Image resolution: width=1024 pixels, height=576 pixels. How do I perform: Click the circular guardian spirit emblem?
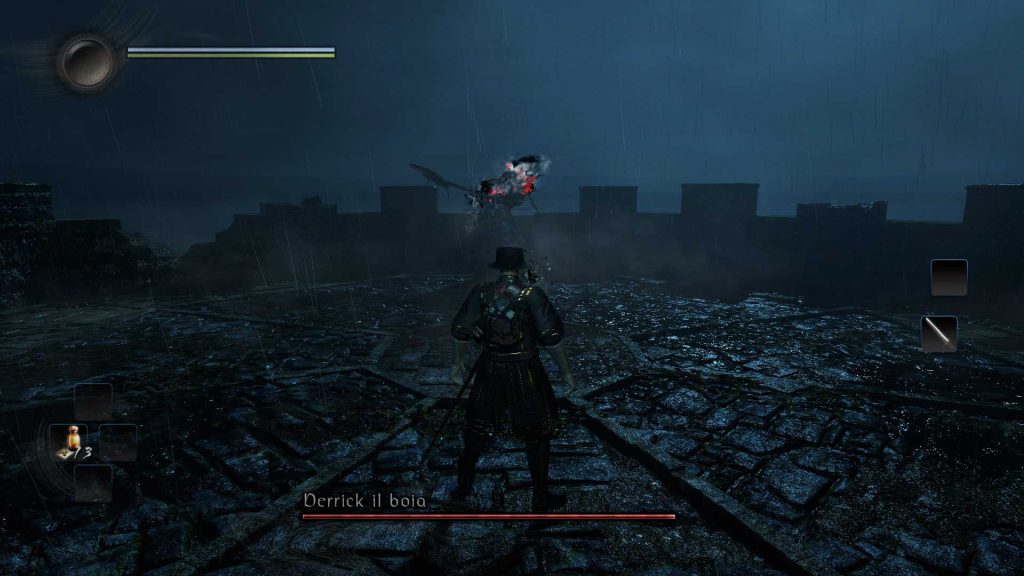pyautogui.click(x=87, y=61)
